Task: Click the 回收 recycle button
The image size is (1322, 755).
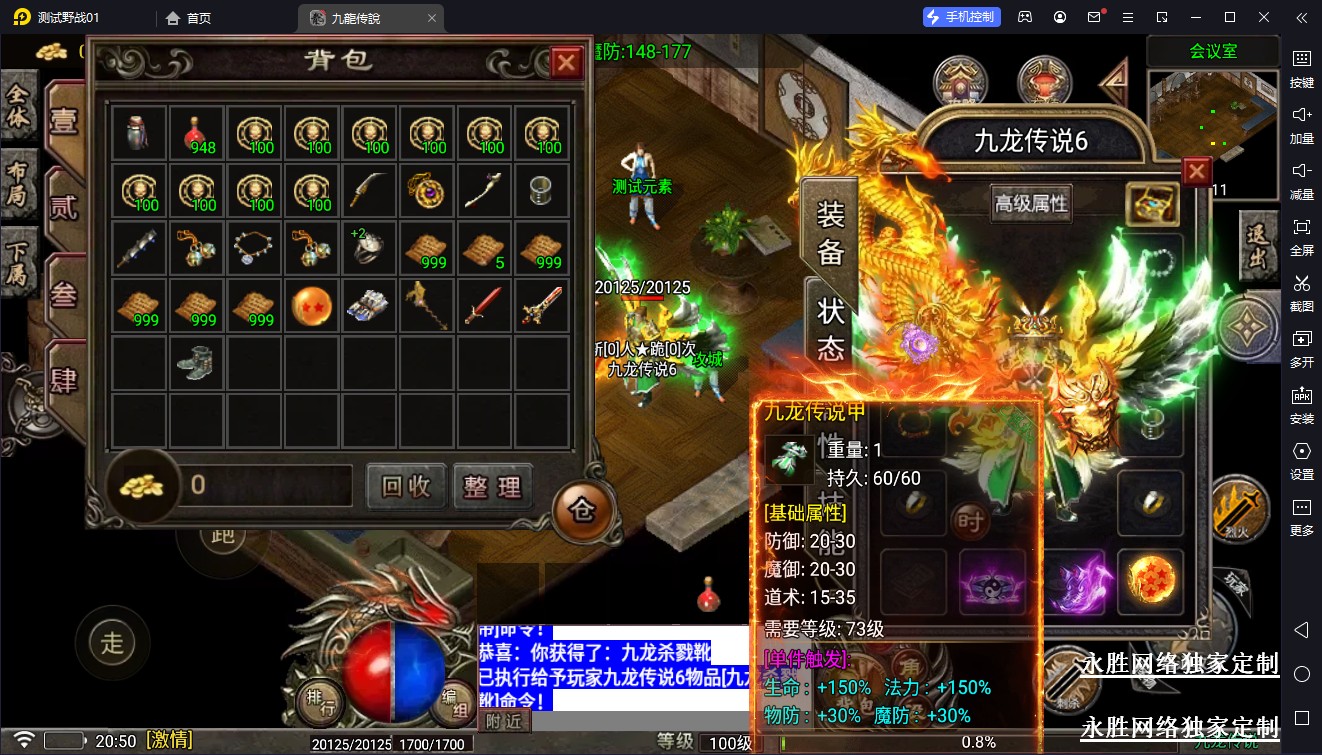Action: (x=406, y=486)
